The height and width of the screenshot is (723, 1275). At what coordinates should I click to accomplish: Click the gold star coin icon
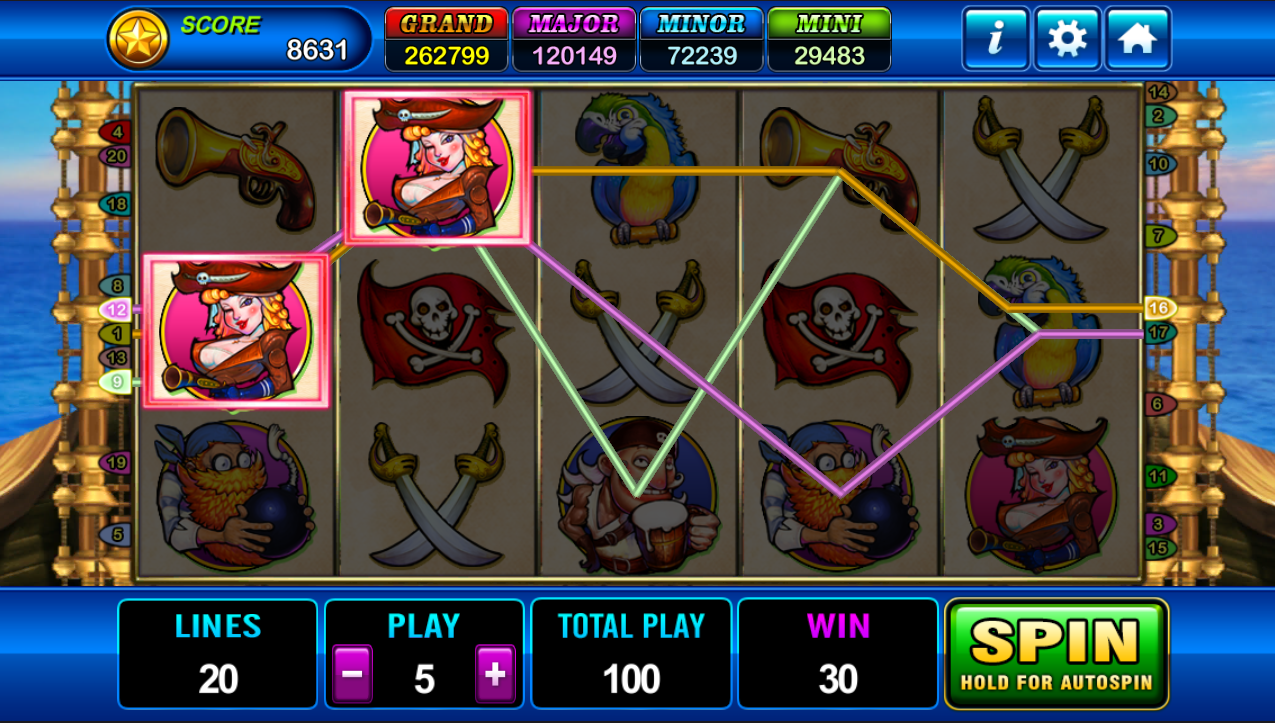pos(138,40)
